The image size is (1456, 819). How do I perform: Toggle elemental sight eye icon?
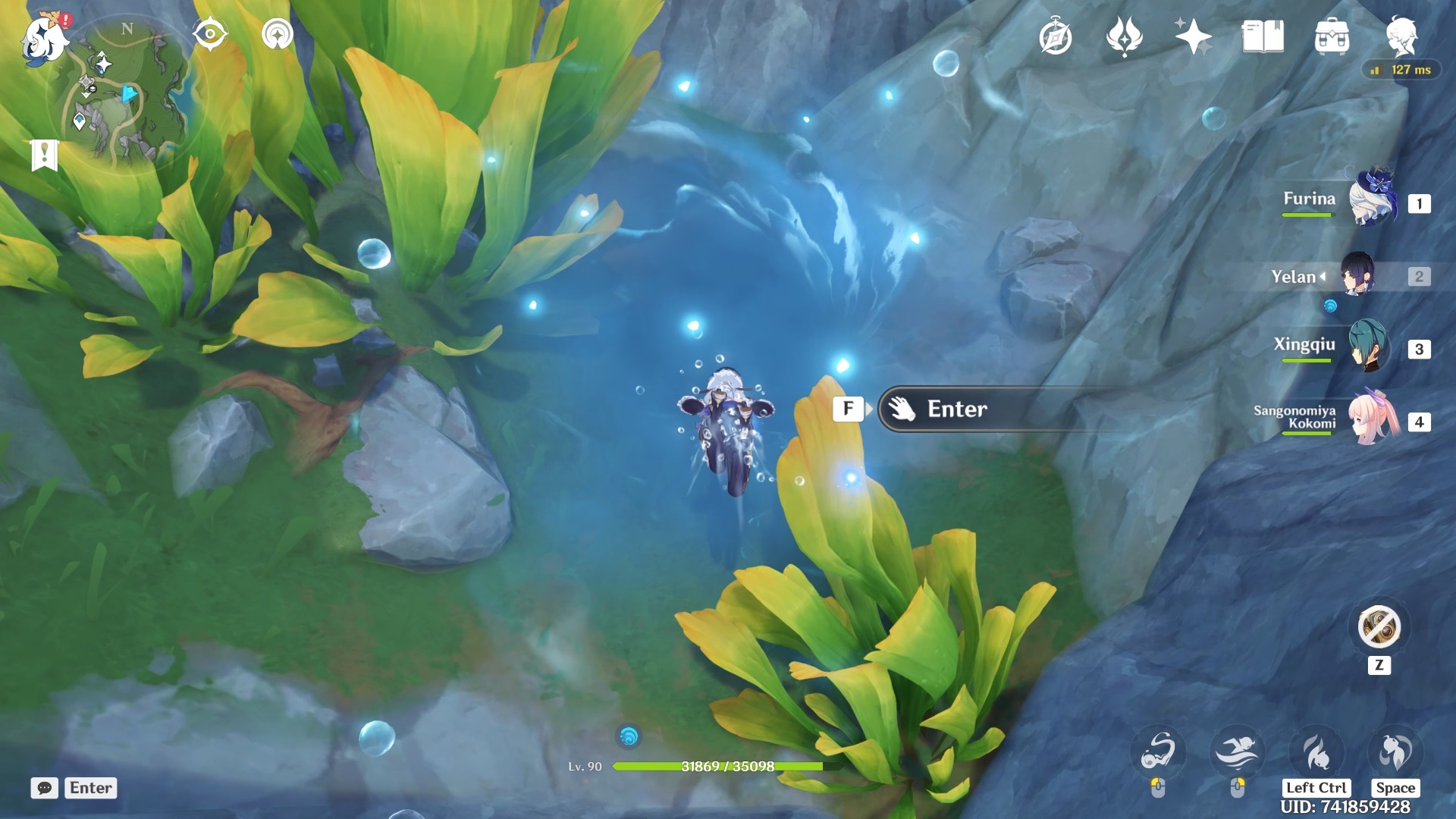pos(210,35)
